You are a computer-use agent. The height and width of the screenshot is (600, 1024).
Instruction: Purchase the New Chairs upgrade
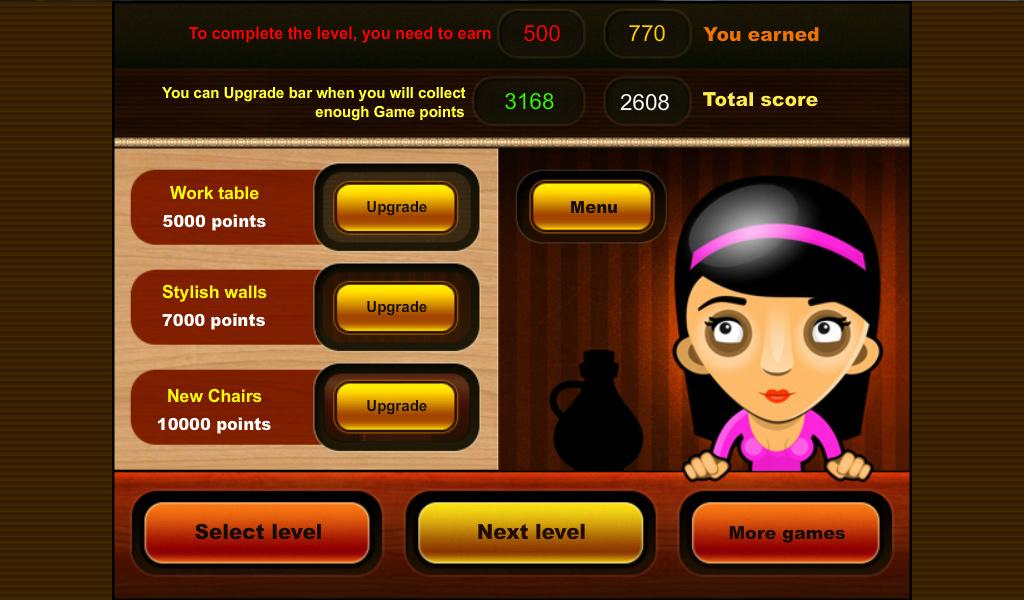396,406
